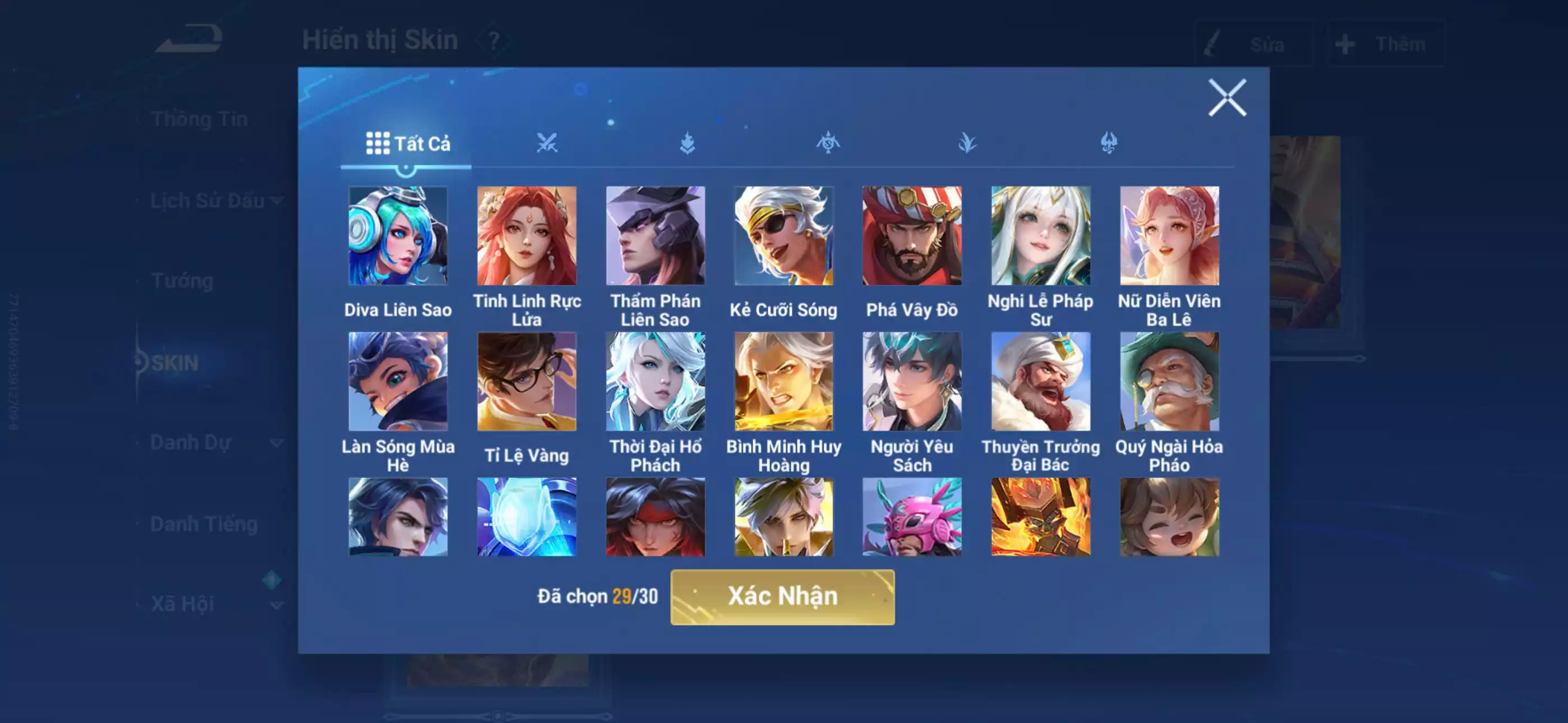Select the flame emblem role filter icon
This screenshot has height=723, width=1568.
point(690,142)
